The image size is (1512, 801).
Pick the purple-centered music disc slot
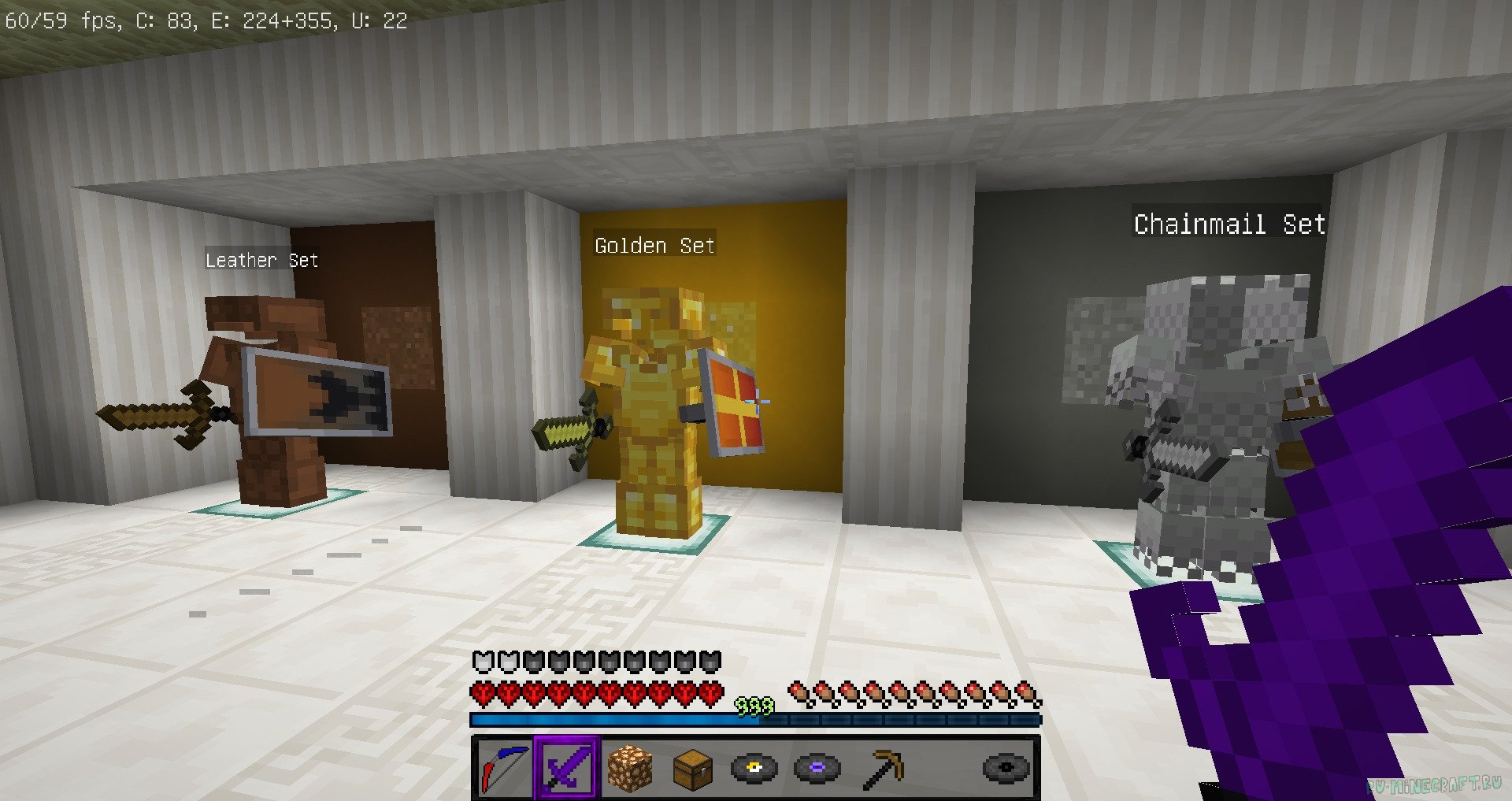[817, 768]
